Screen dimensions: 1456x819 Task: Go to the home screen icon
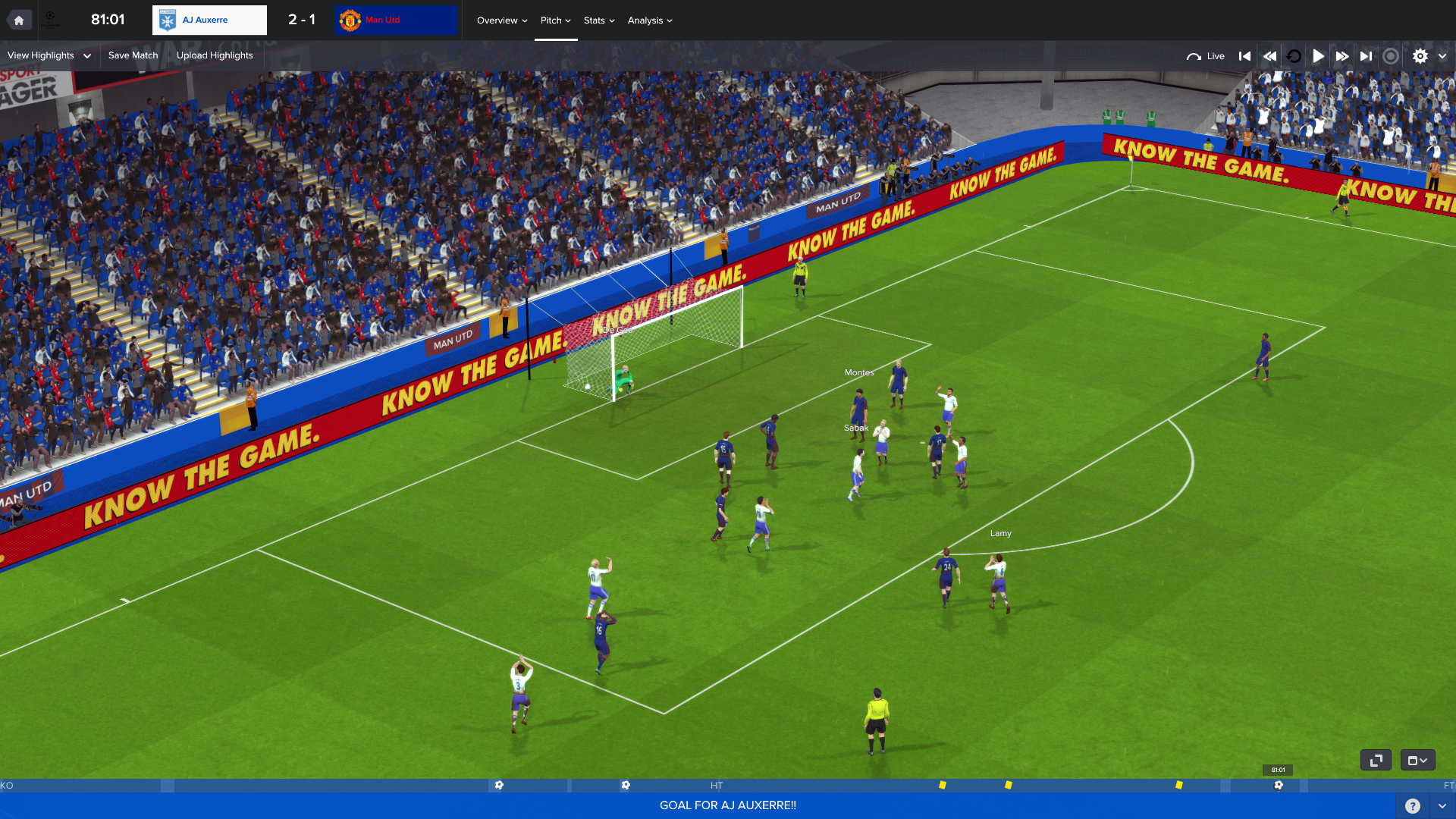[x=19, y=20]
